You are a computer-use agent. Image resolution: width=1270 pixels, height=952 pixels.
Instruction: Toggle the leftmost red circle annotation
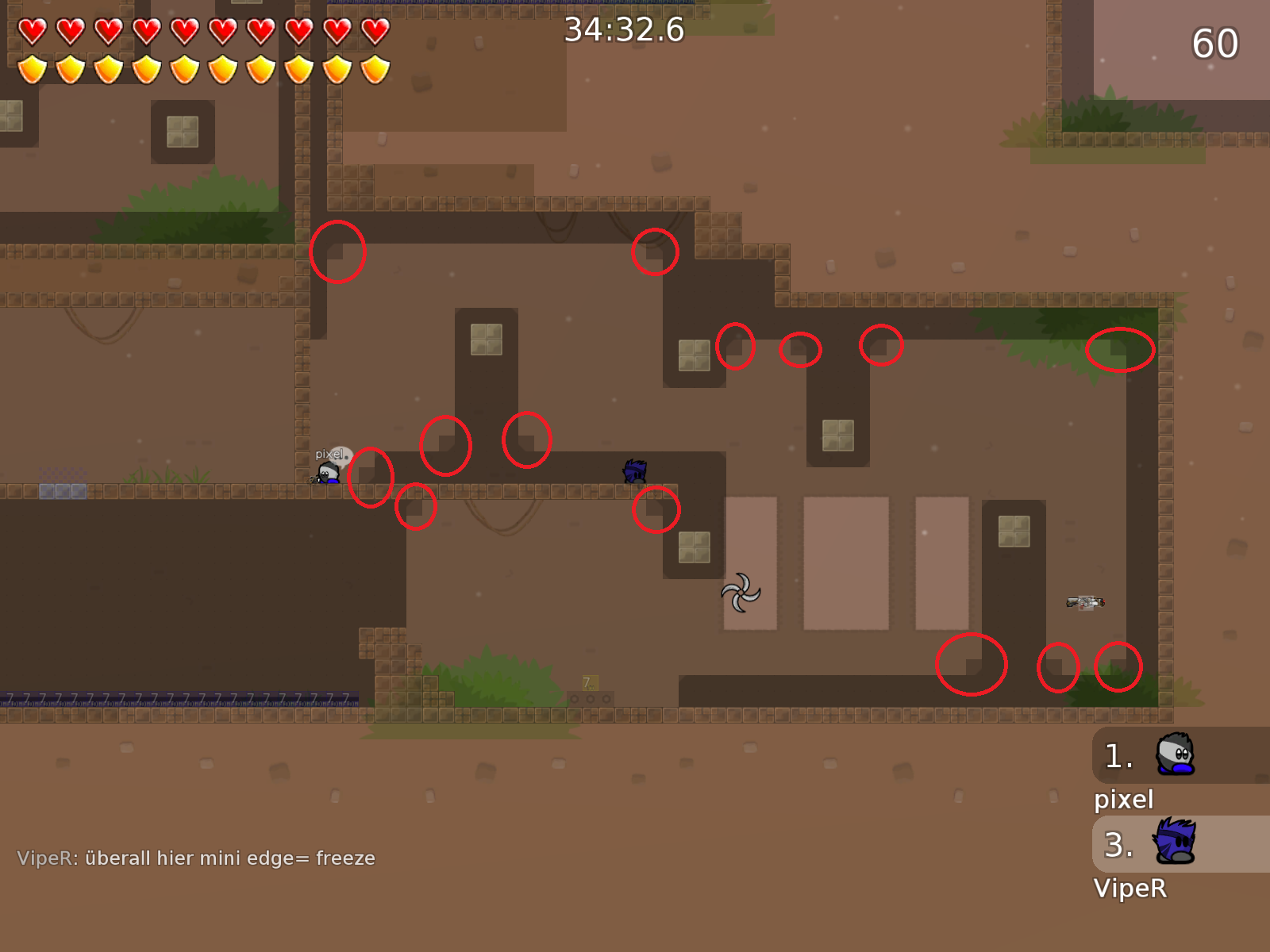pyautogui.click(x=340, y=252)
